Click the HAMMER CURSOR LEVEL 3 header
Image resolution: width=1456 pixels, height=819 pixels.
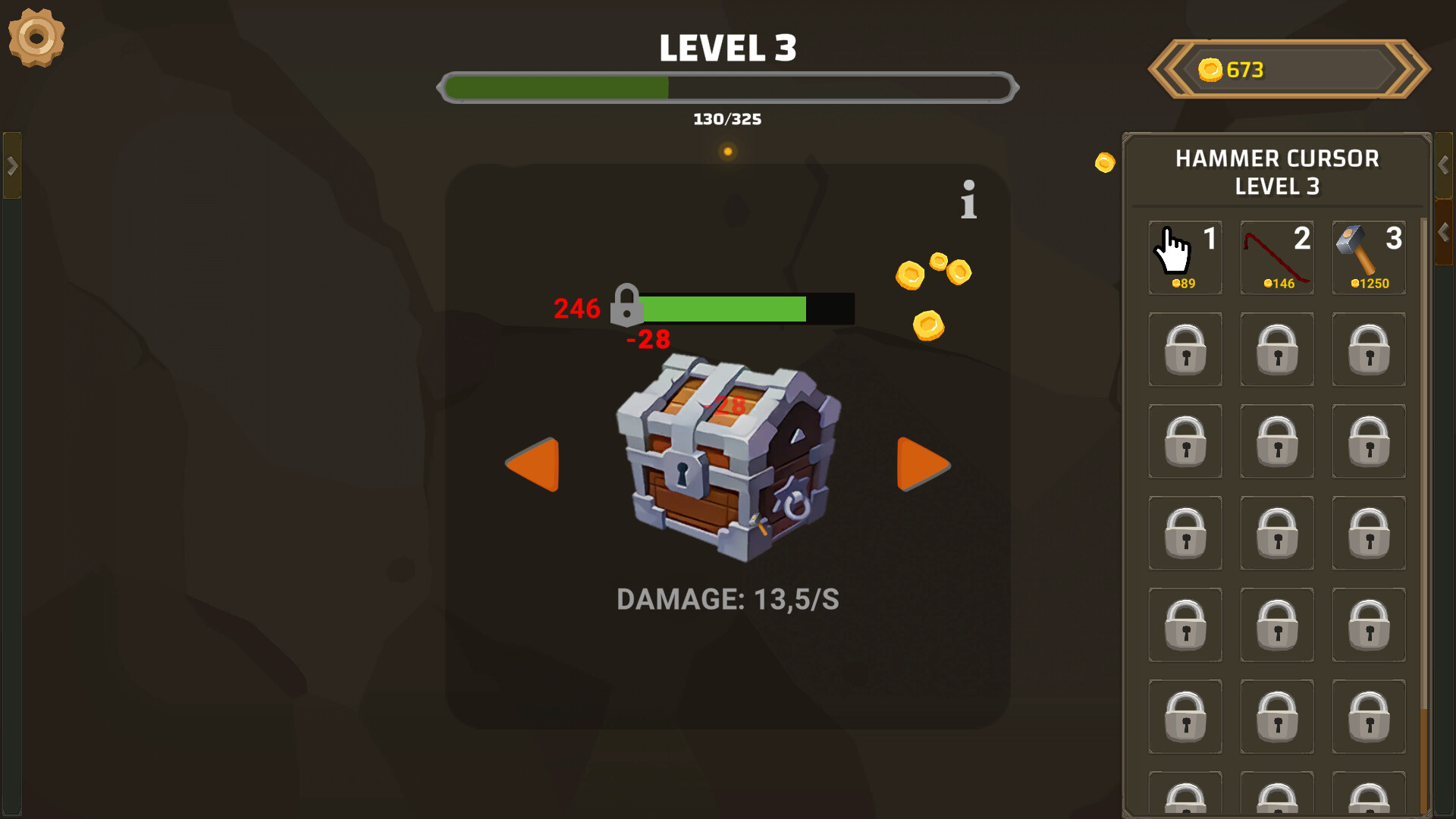(1277, 171)
